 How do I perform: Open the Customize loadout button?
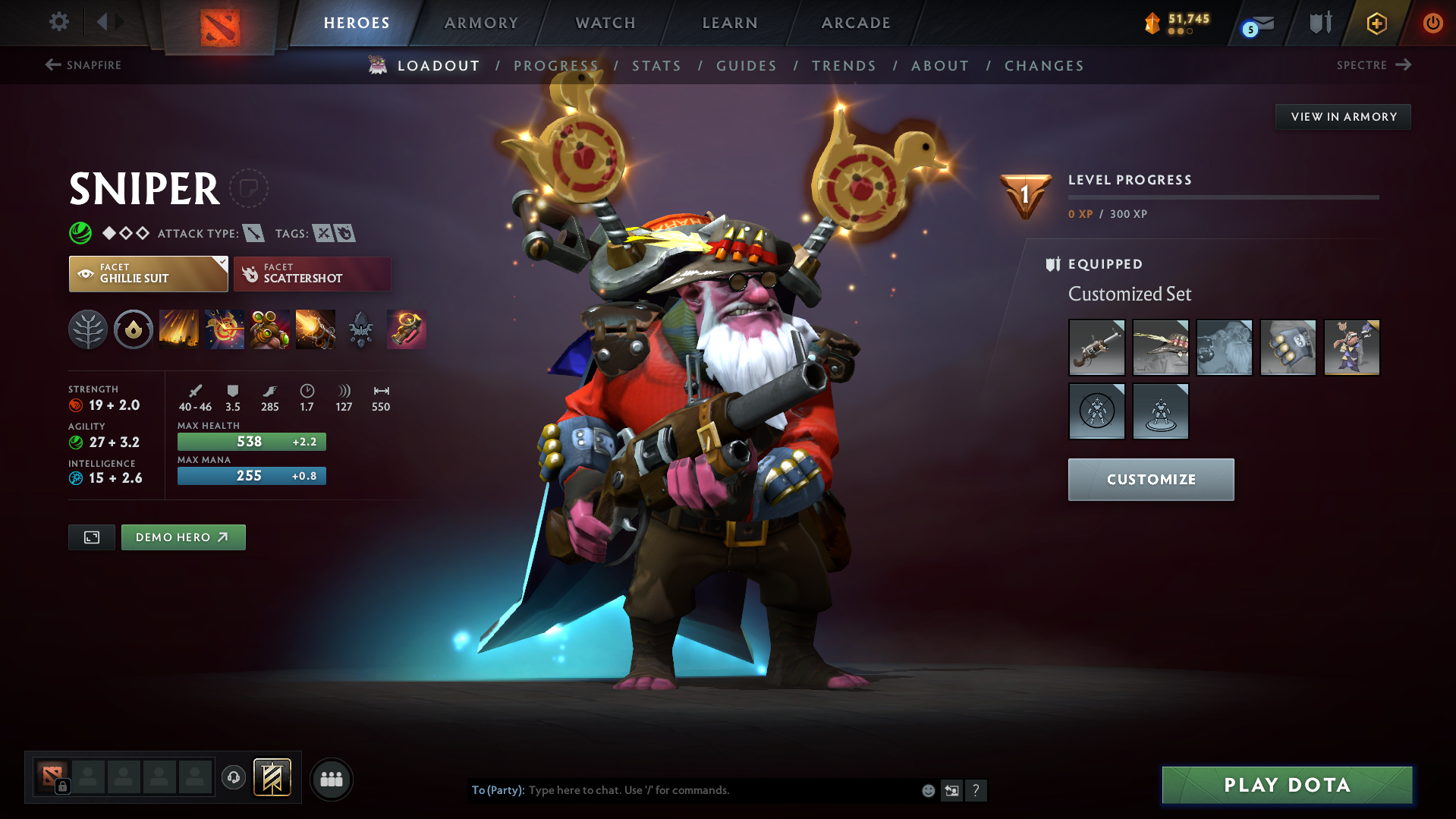(1150, 480)
